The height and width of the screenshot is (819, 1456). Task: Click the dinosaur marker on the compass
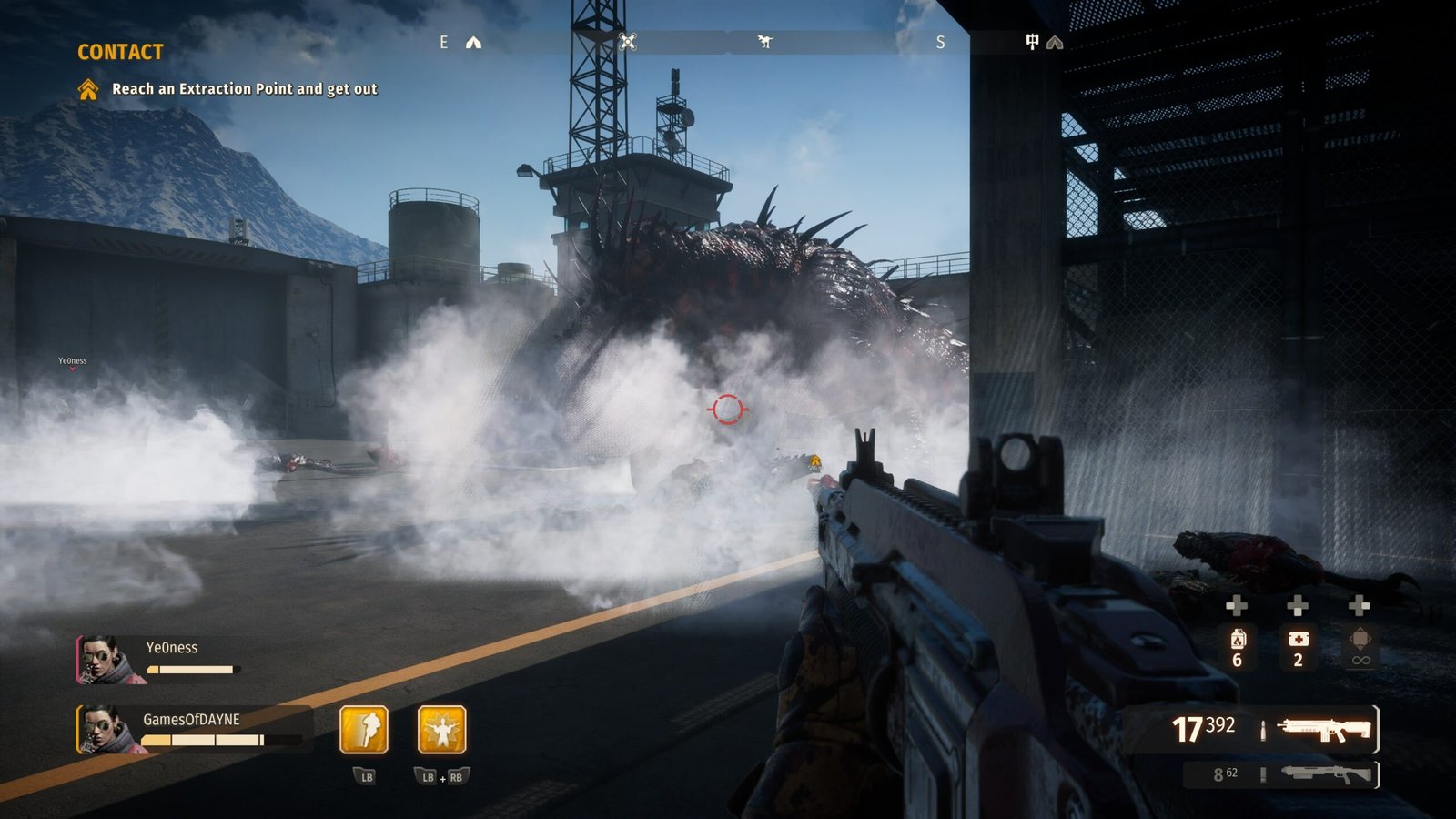pyautogui.click(x=765, y=42)
